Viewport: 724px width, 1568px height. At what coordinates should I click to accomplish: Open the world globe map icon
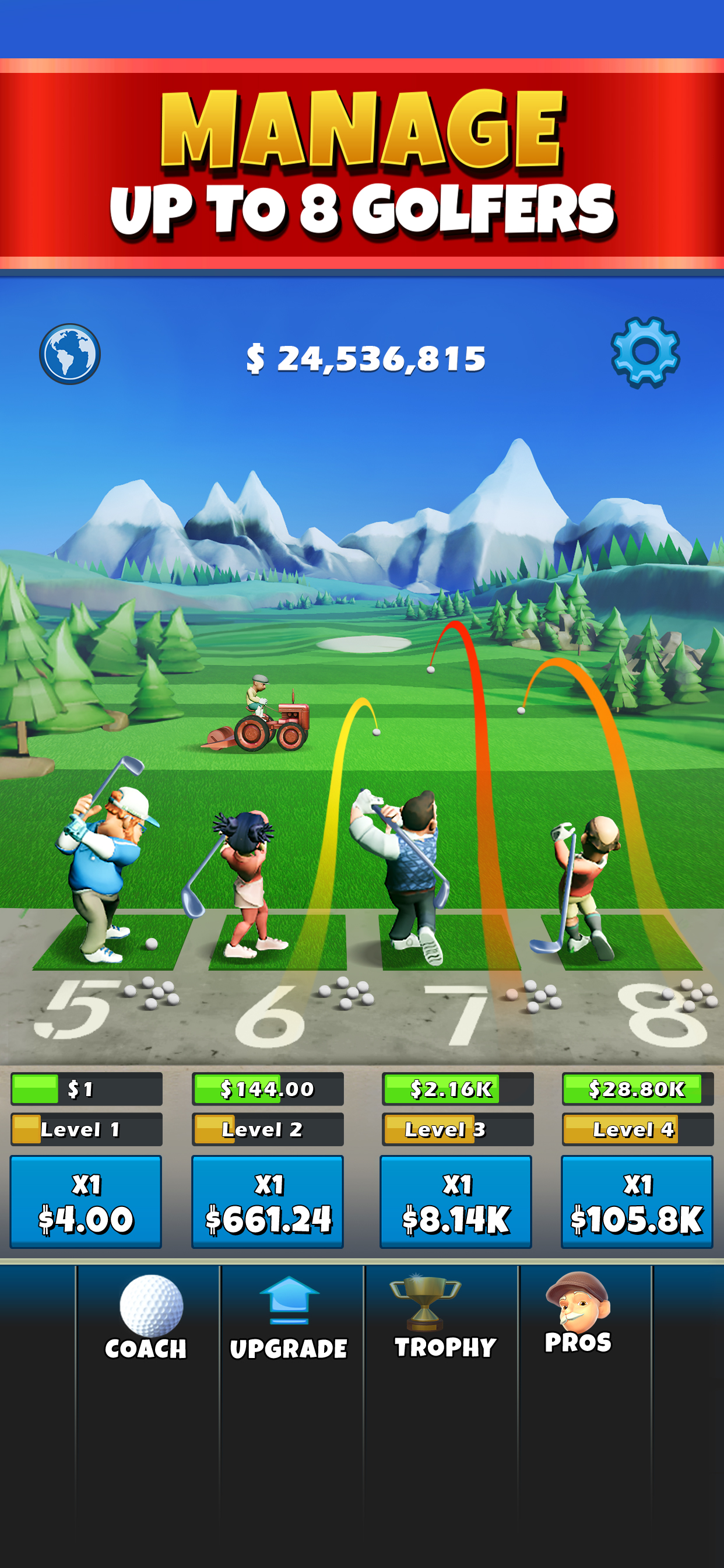(70, 353)
